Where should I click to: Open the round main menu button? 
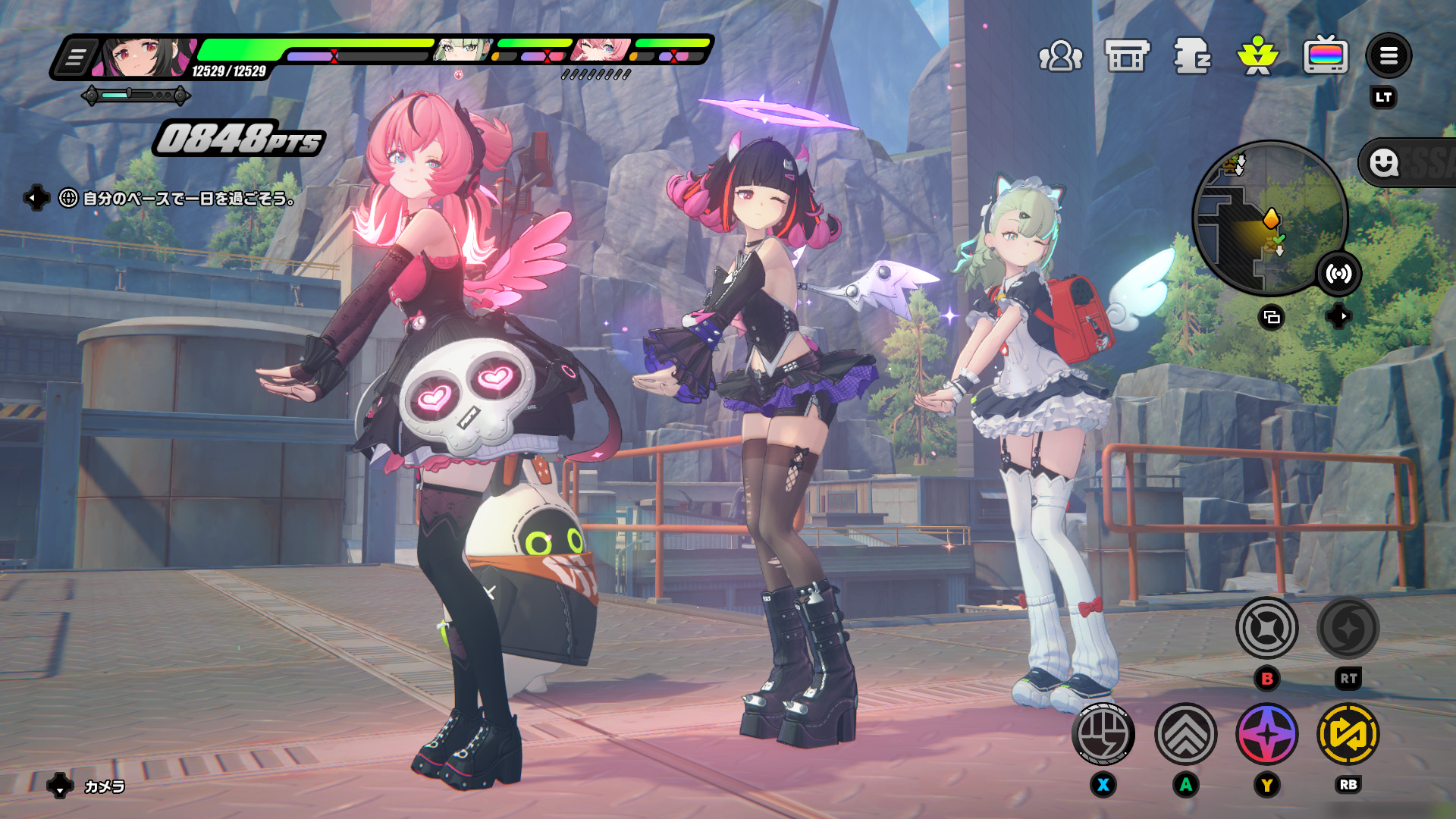pyautogui.click(x=1389, y=56)
